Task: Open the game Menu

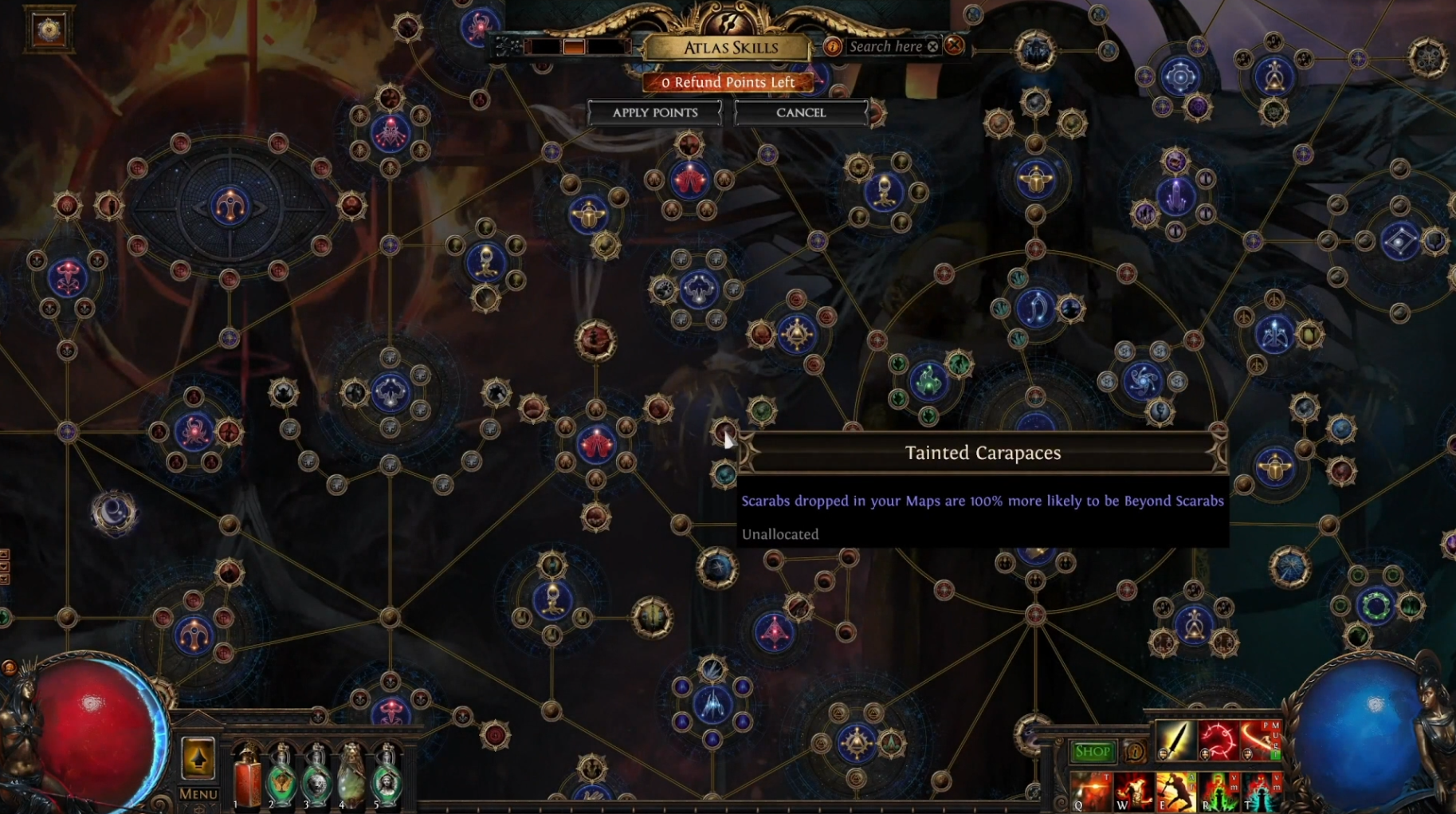Action: click(x=198, y=793)
